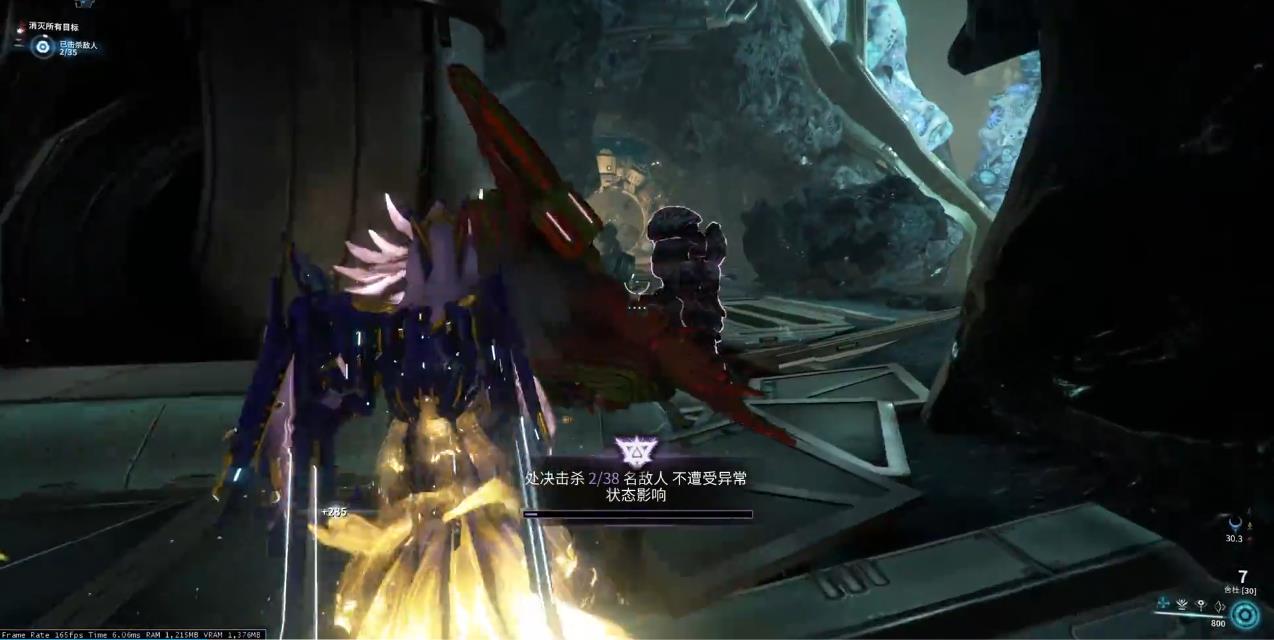Click the round glowing energy orb icon
The image size is (1274, 640).
pos(1245,614)
